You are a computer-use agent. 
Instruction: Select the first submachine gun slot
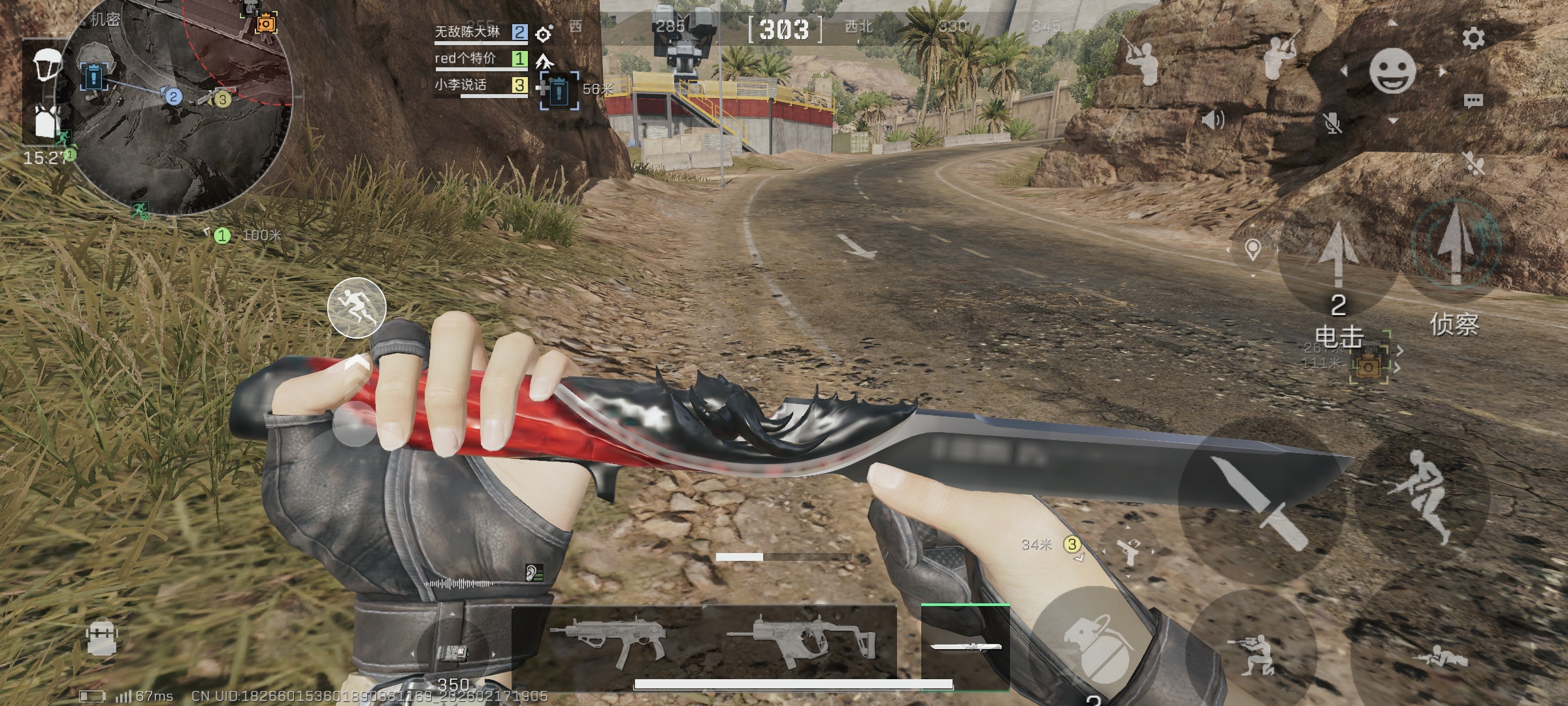(x=608, y=641)
